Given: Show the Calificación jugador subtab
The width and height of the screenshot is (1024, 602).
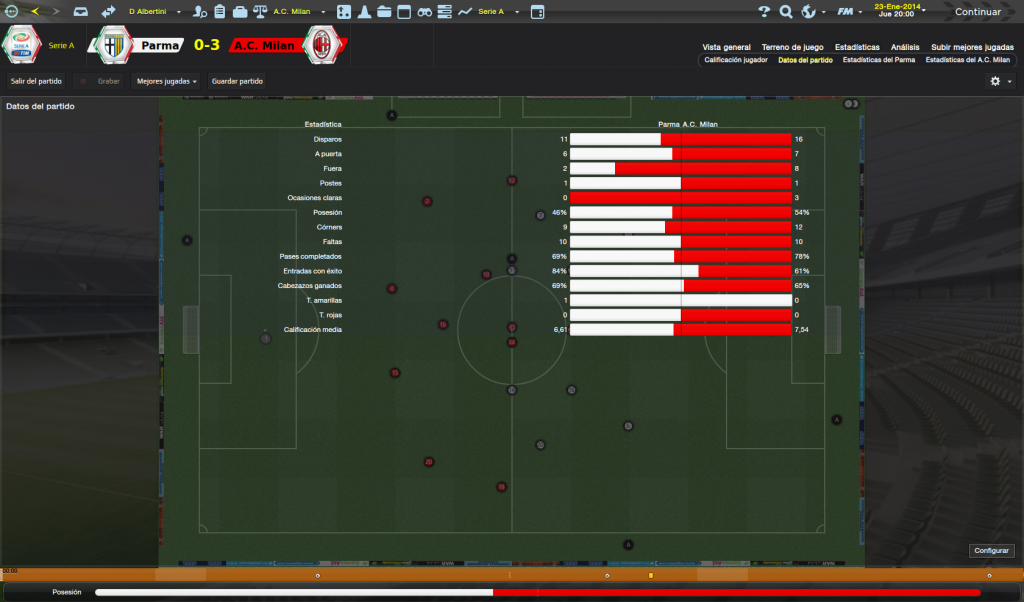Looking at the screenshot, I should coord(736,60).
